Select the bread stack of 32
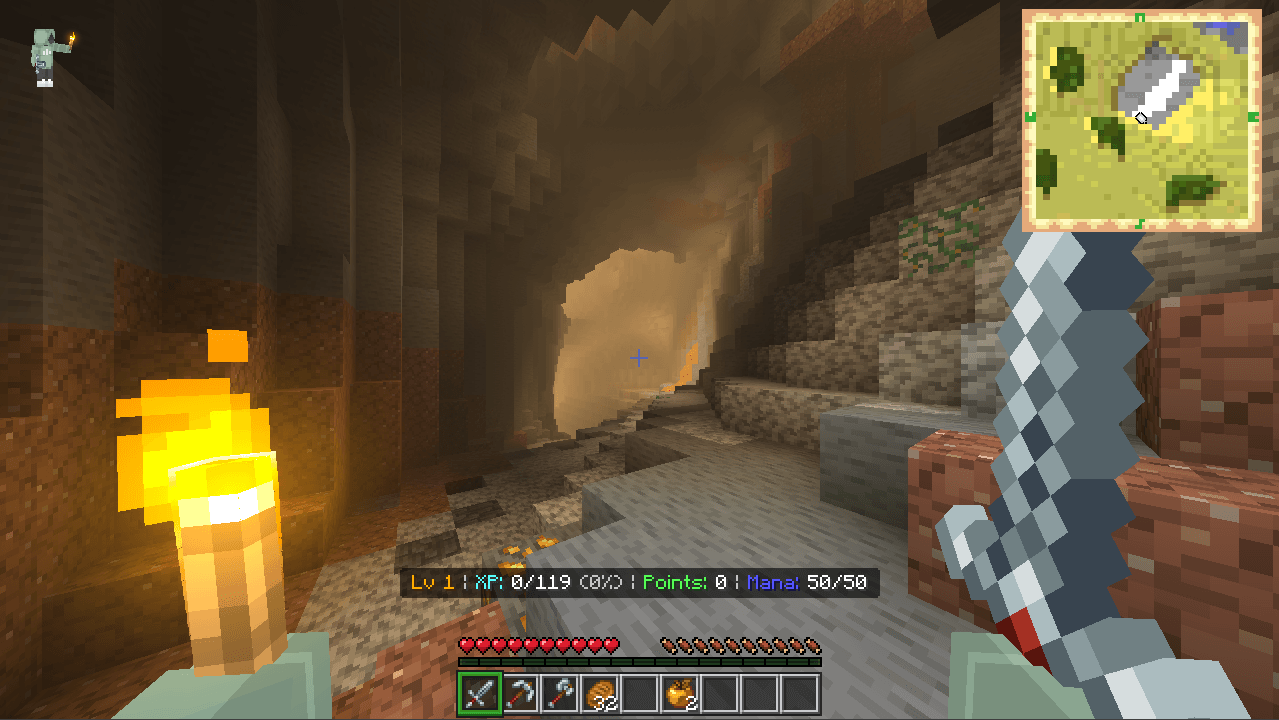Viewport: 1279px width, 720px height. (599, 693)
